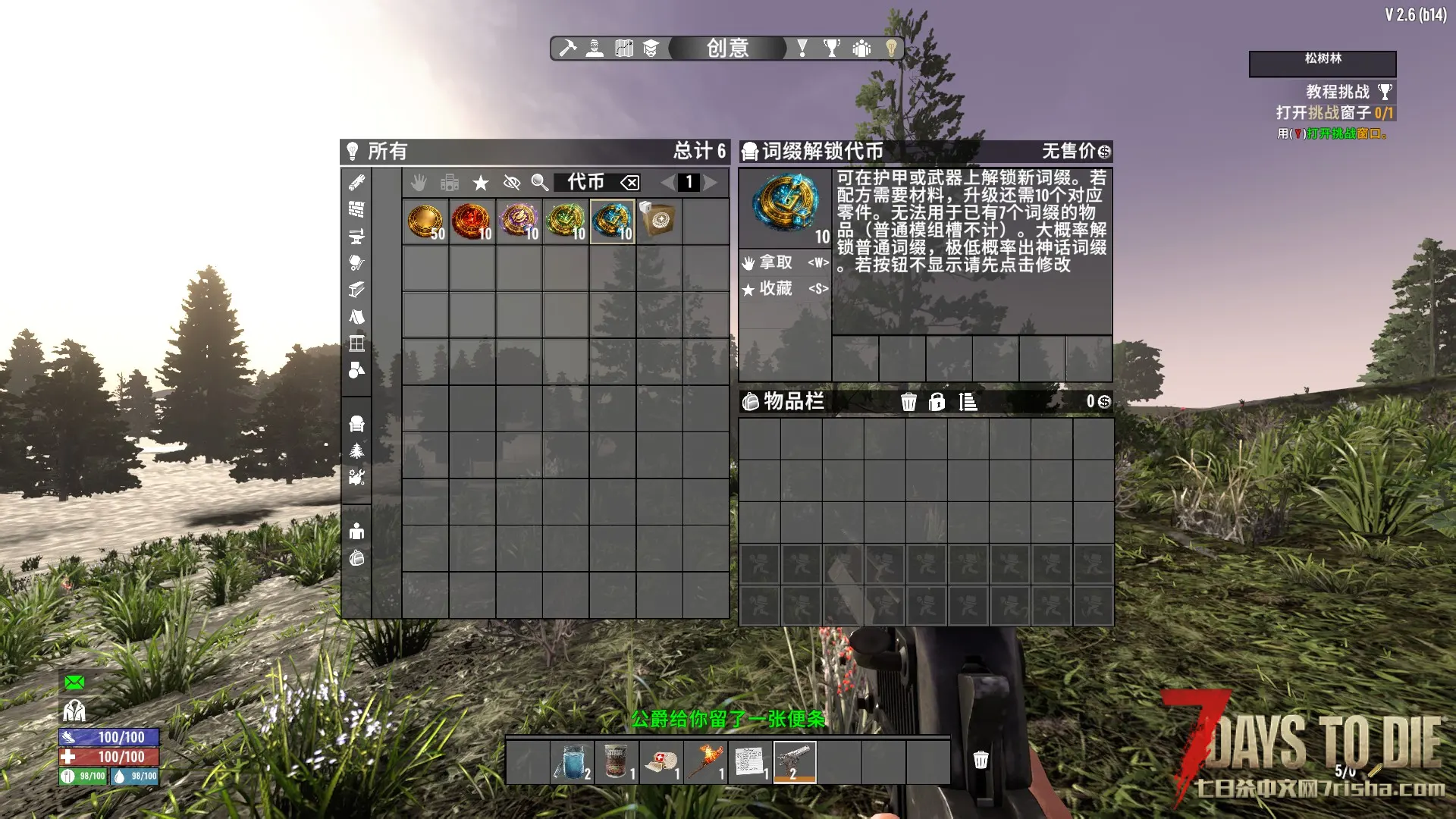This screenshot has height=819, width=1456.
Task: Open the crafting hammer tab
Action: click(567, 49)
